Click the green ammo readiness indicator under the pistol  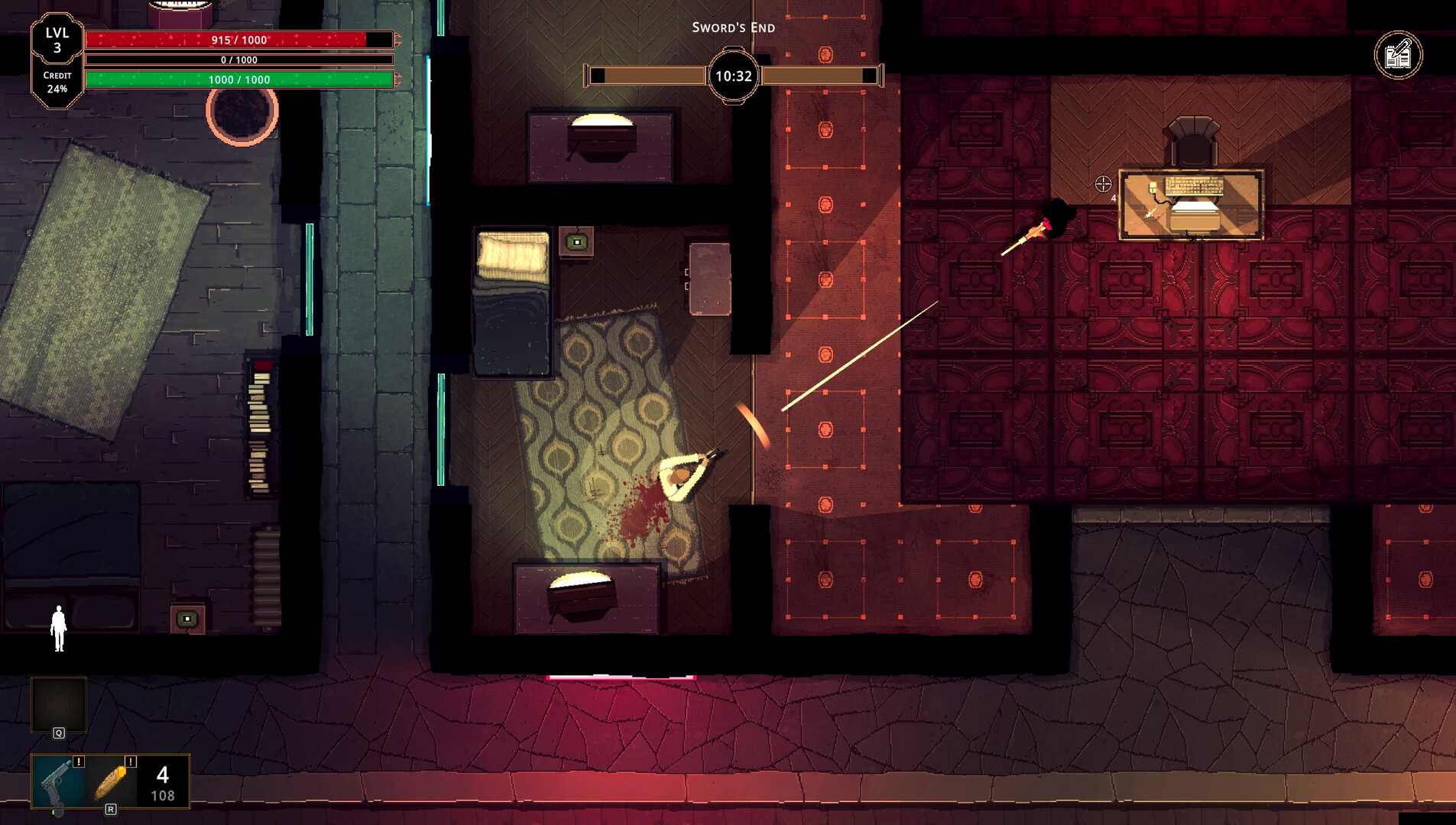[54, 814]
